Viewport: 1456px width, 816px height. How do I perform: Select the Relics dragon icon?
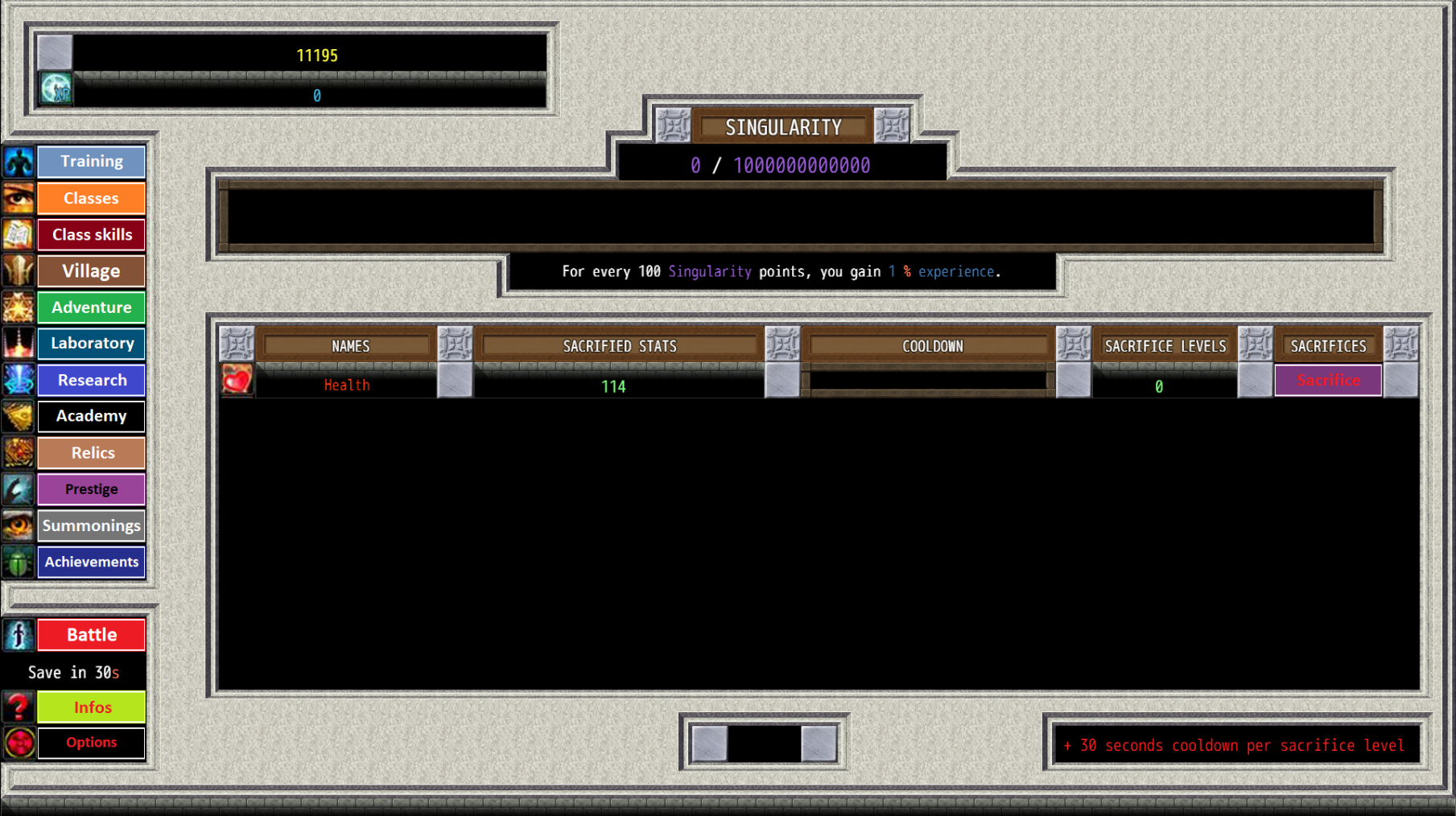tap(19, 452)
